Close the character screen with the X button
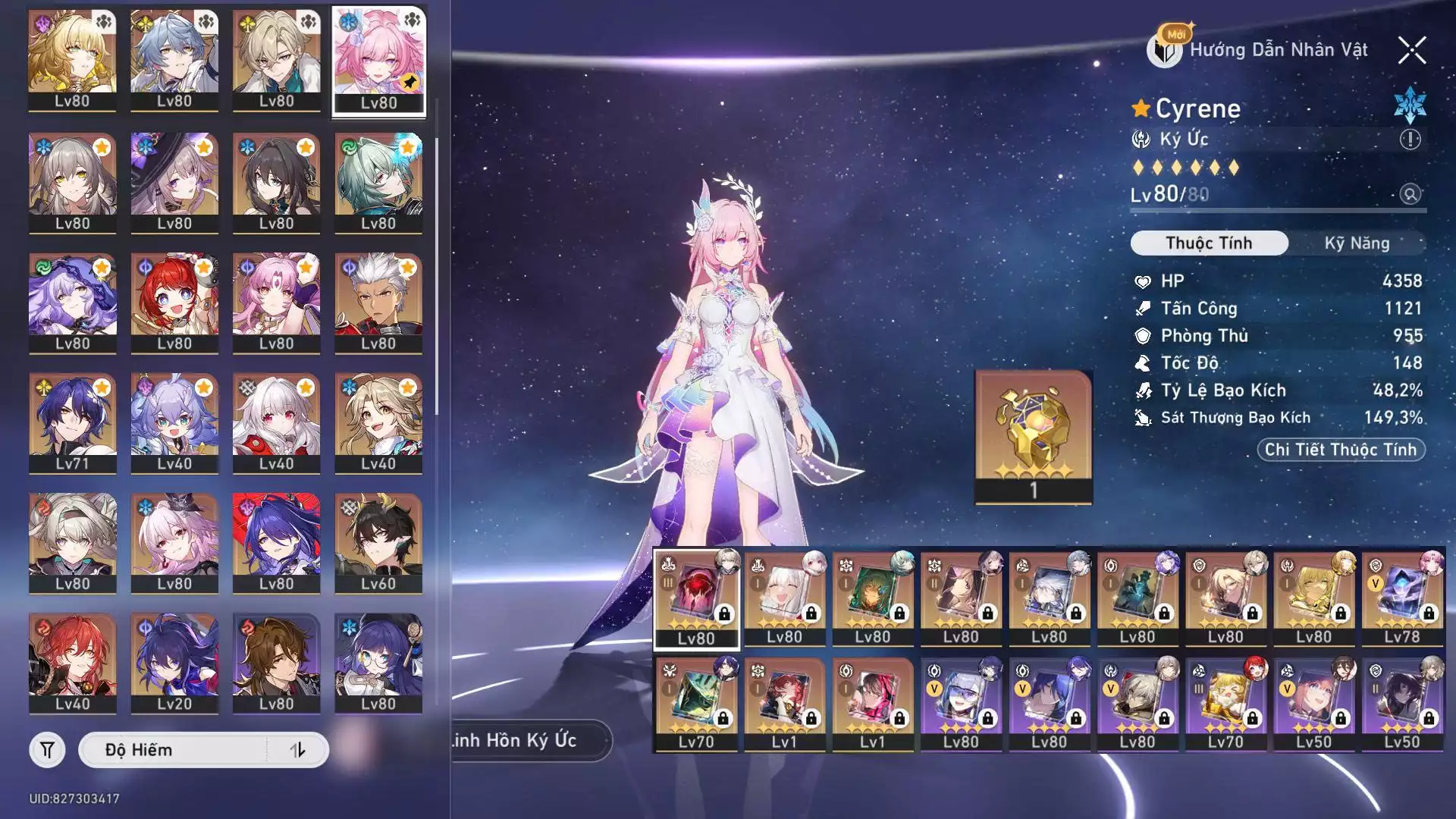Viewport: 1456px width, 819px height. click(1412, 51)
